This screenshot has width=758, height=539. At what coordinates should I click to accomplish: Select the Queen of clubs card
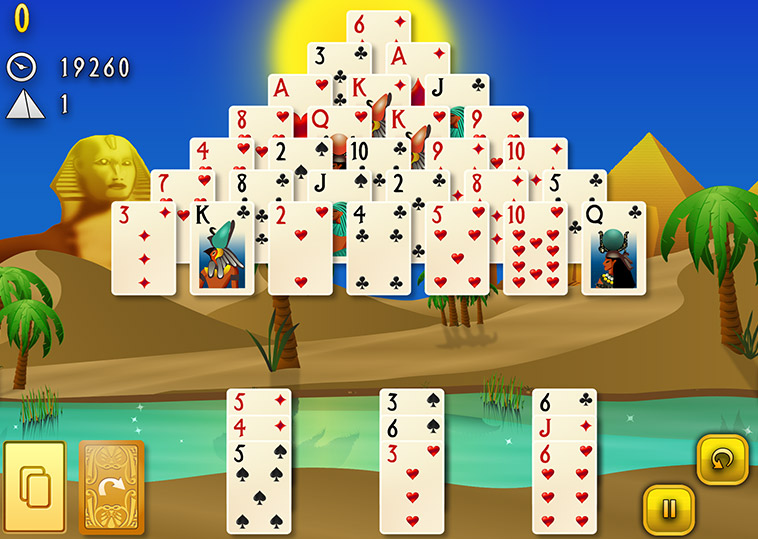click(613, 248)
